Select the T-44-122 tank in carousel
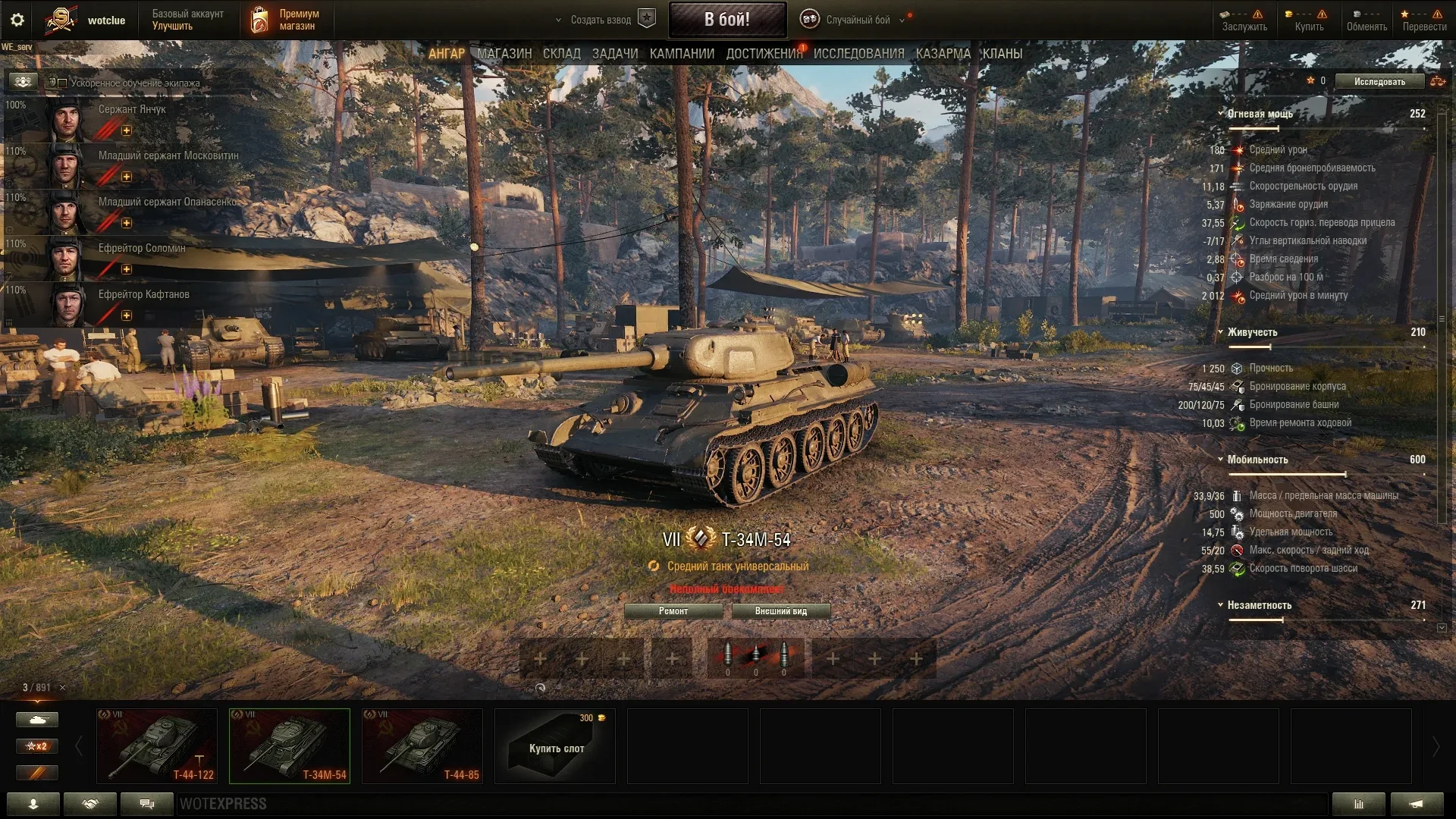The image size is (1456, 819). [x=157, y=745]
